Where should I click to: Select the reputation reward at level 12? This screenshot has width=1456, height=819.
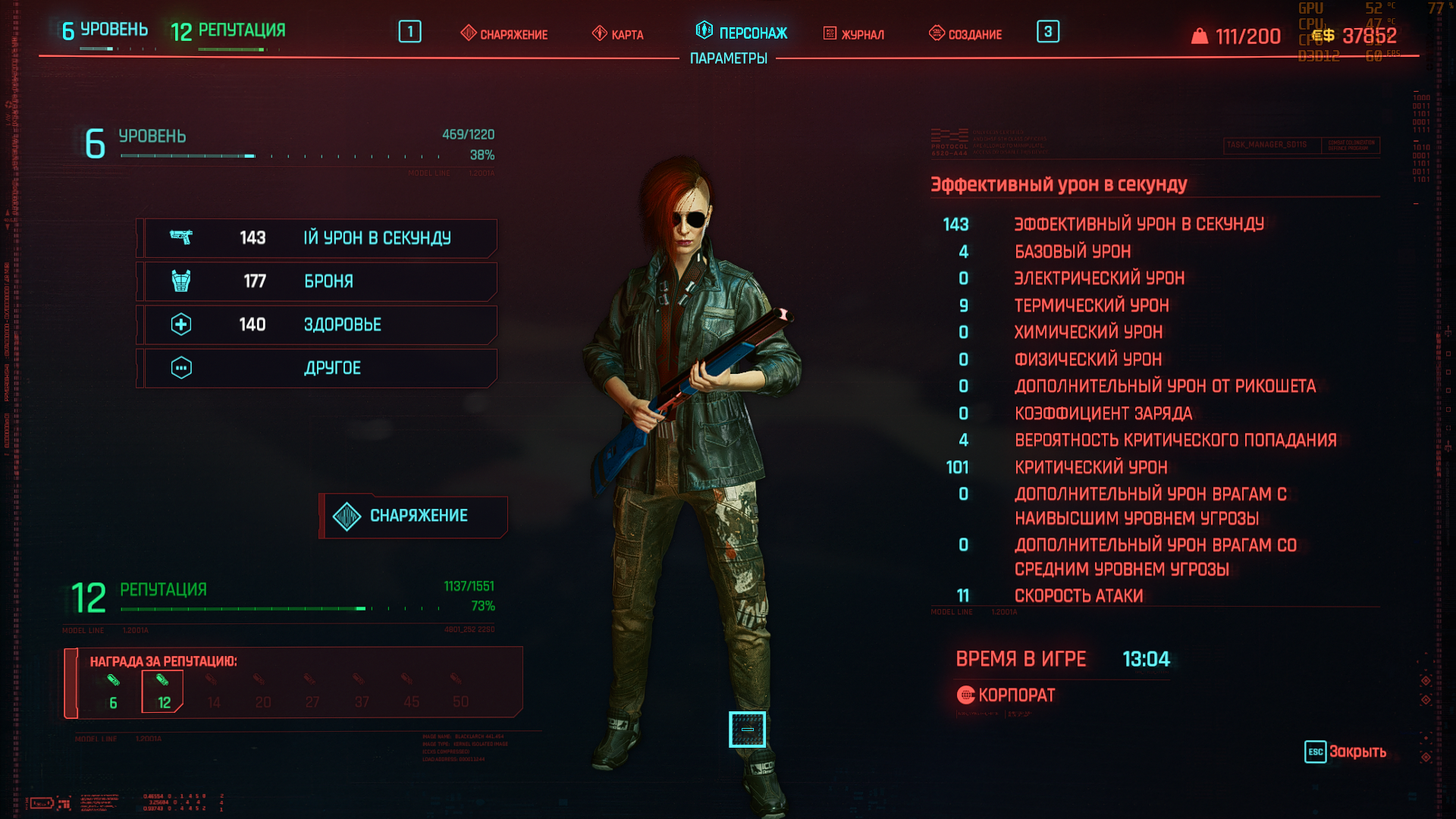[162, 689]
